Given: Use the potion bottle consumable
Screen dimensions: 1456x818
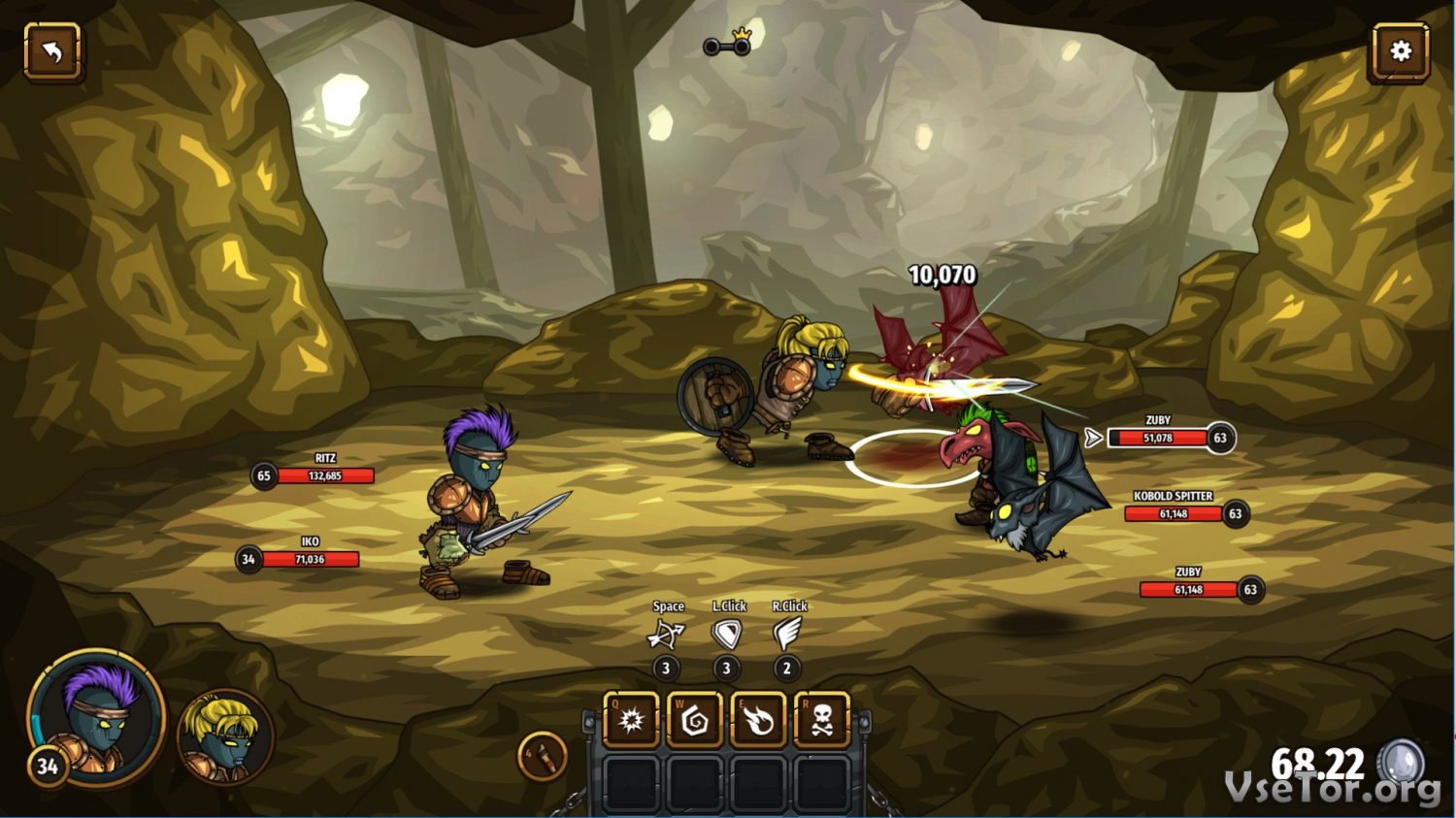Looking at the screenshot, I should 543,756.
